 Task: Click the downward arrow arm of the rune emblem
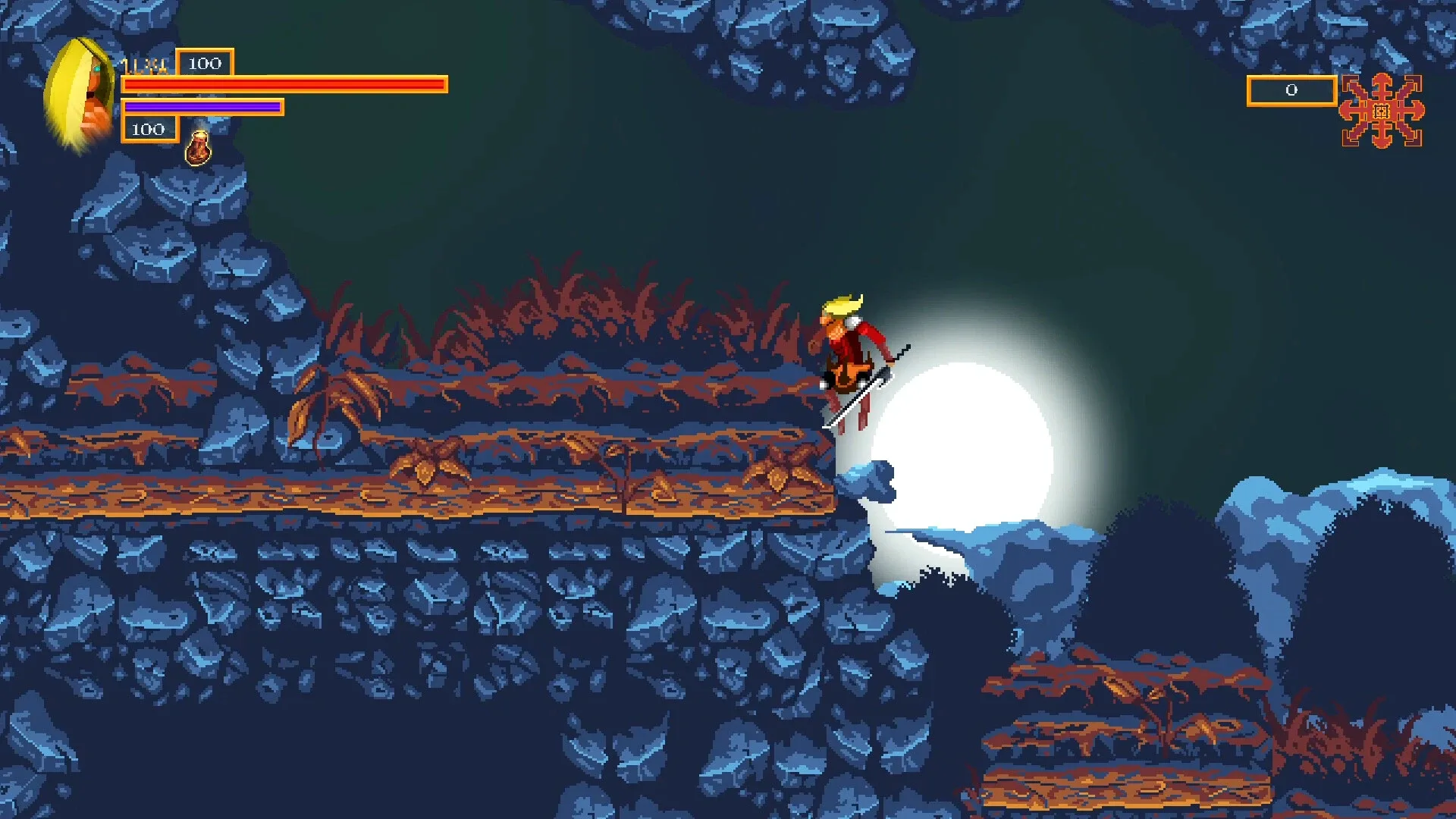[1381, 140]
